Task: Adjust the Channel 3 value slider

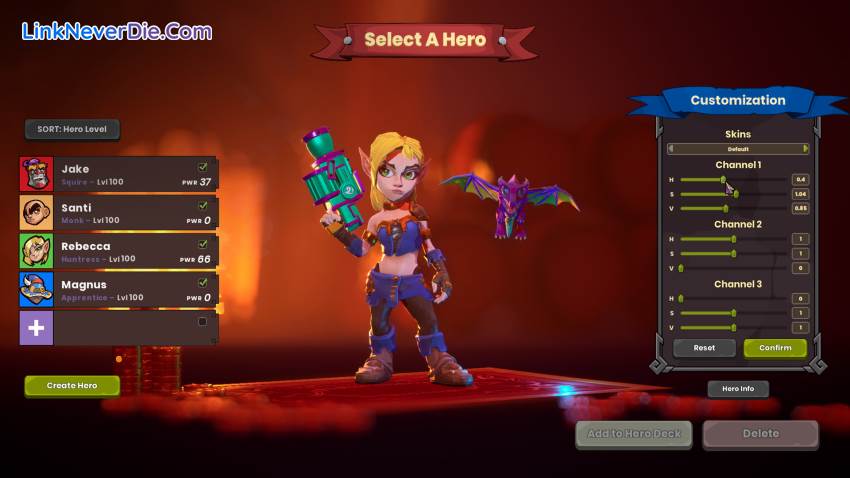Action: click(733, 328)
